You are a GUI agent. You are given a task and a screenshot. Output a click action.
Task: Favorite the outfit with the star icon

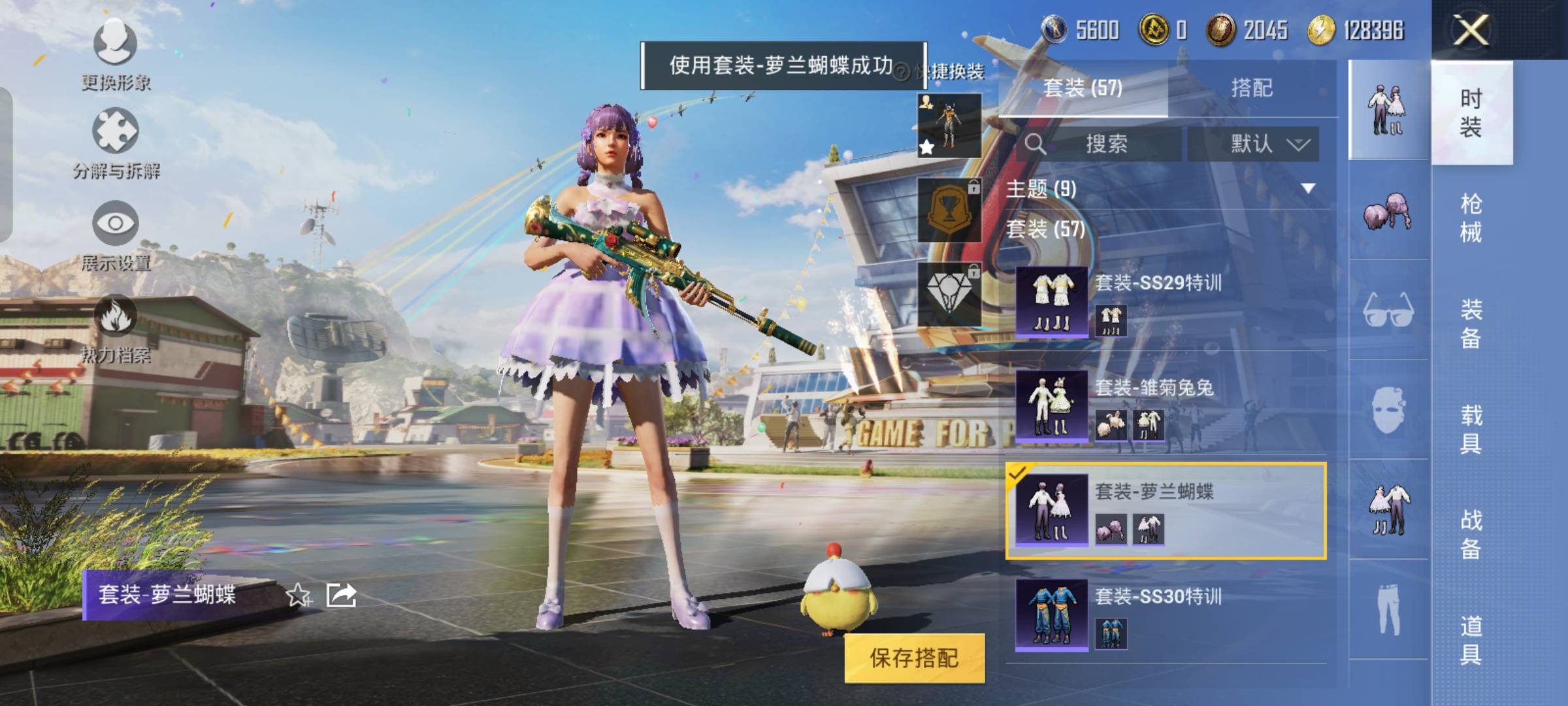tap(299, 595)
